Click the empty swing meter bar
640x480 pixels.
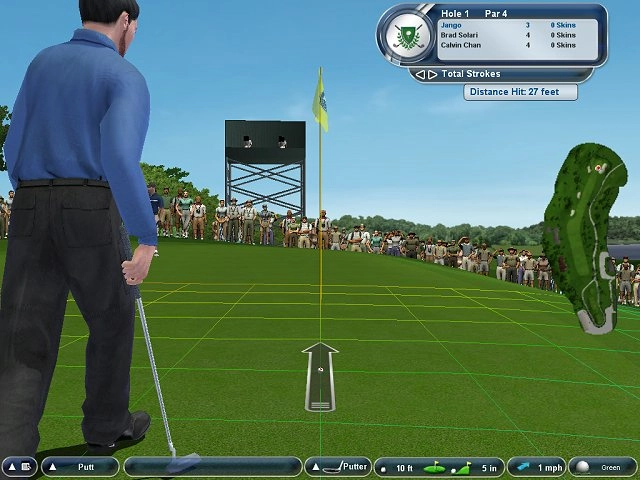(x=213, y=467)
